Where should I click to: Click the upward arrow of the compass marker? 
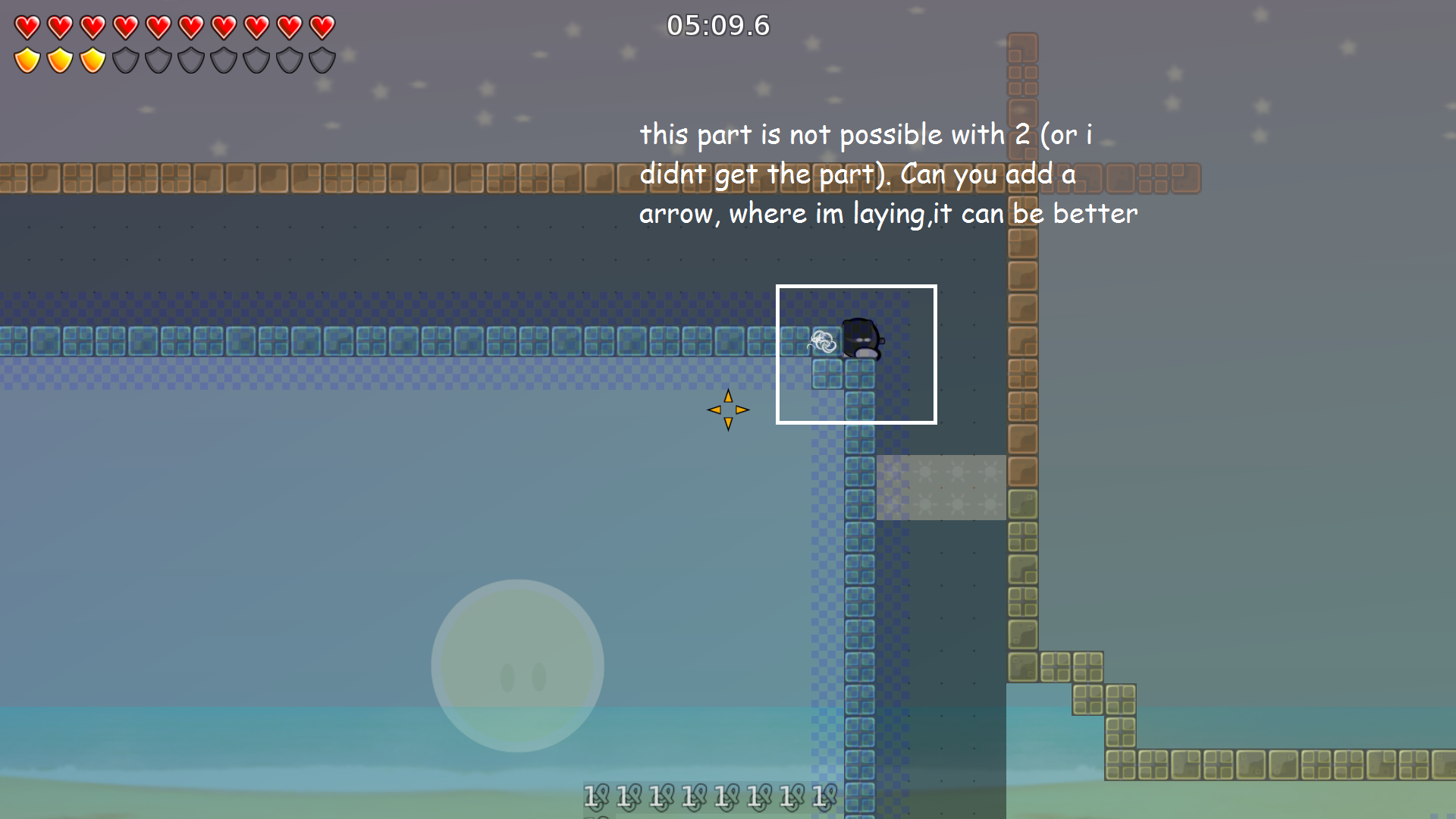728,397
